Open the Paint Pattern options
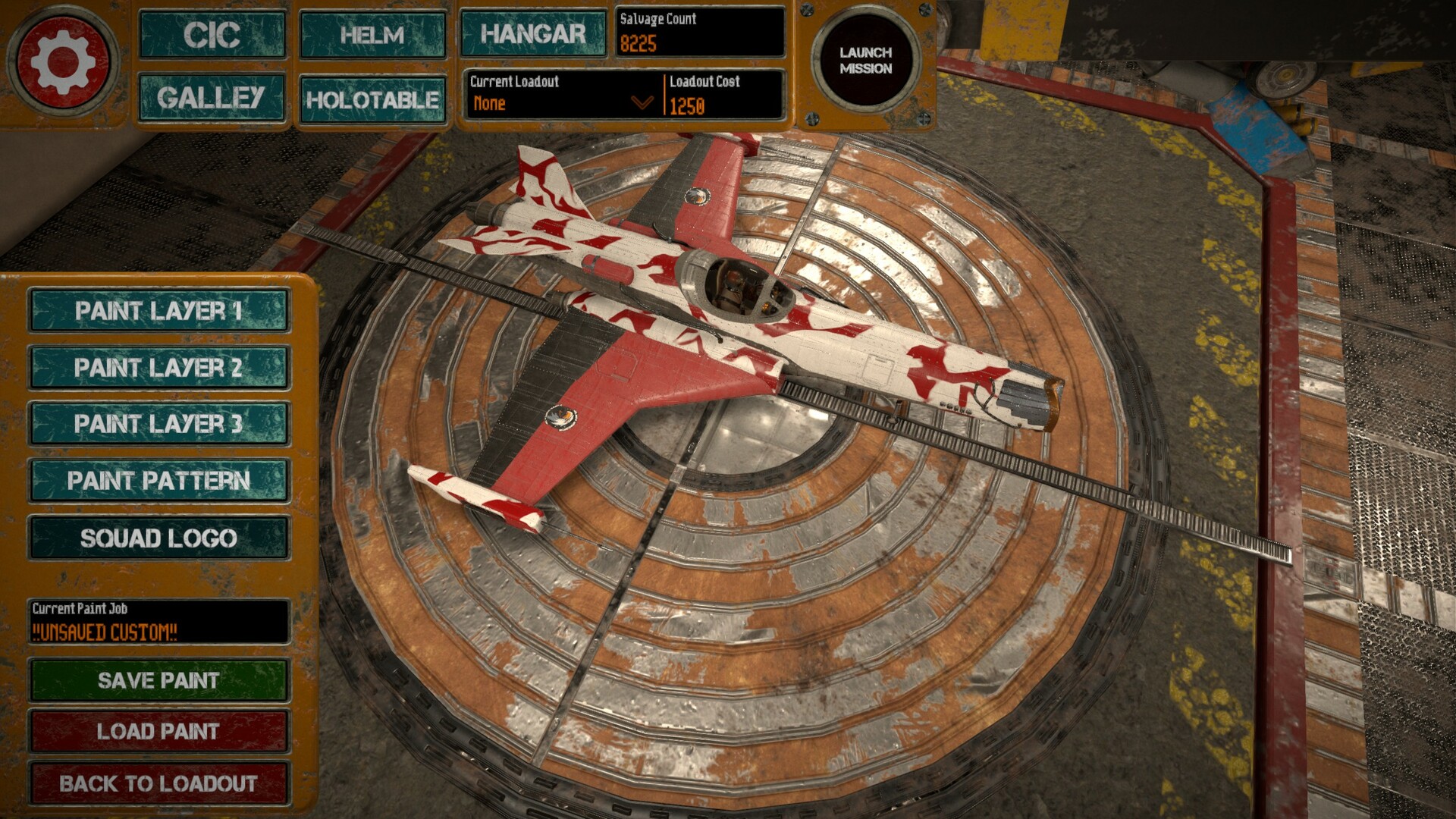 [158, 481]
